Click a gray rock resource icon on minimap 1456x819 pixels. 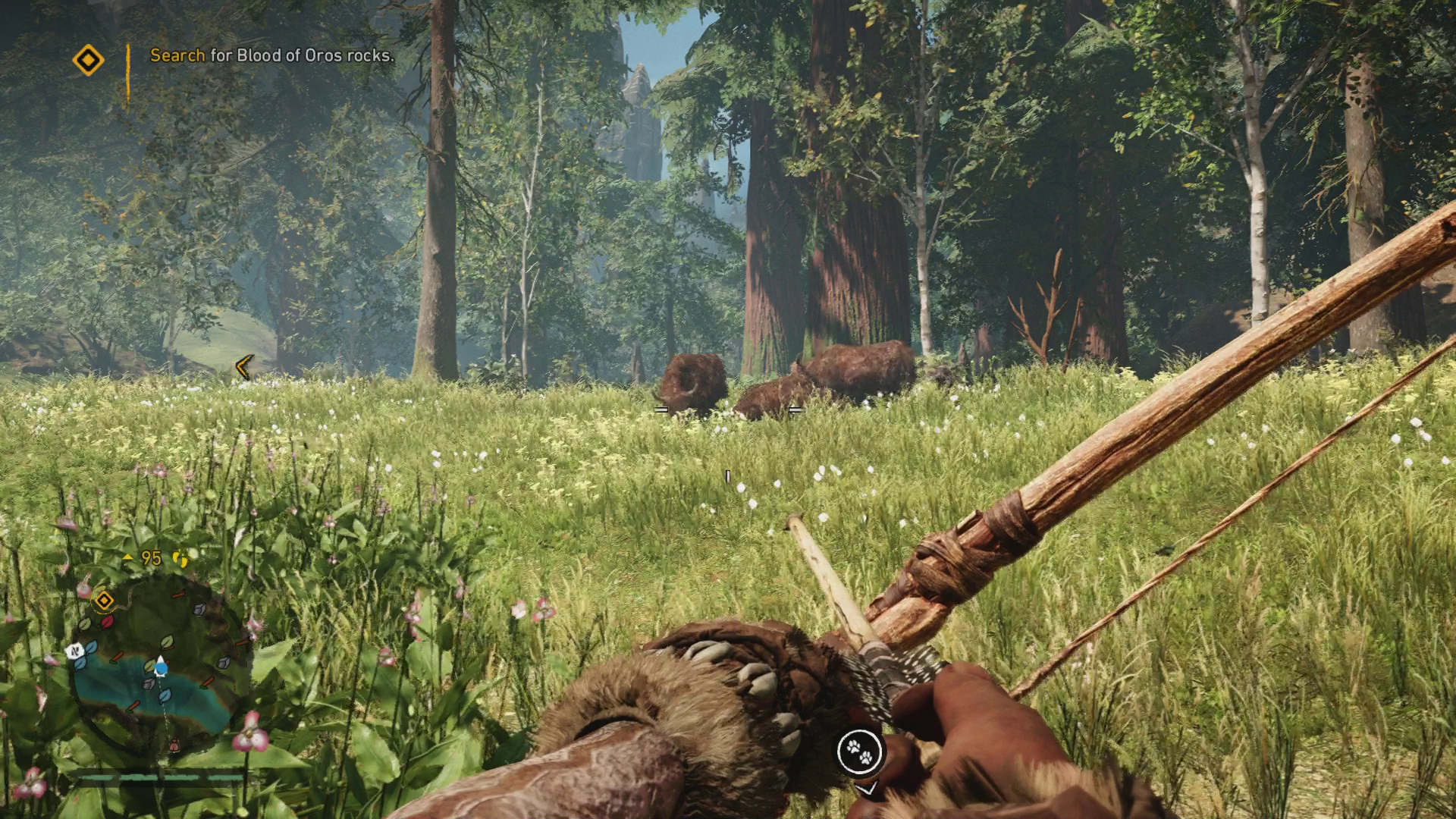click(199, 610)
